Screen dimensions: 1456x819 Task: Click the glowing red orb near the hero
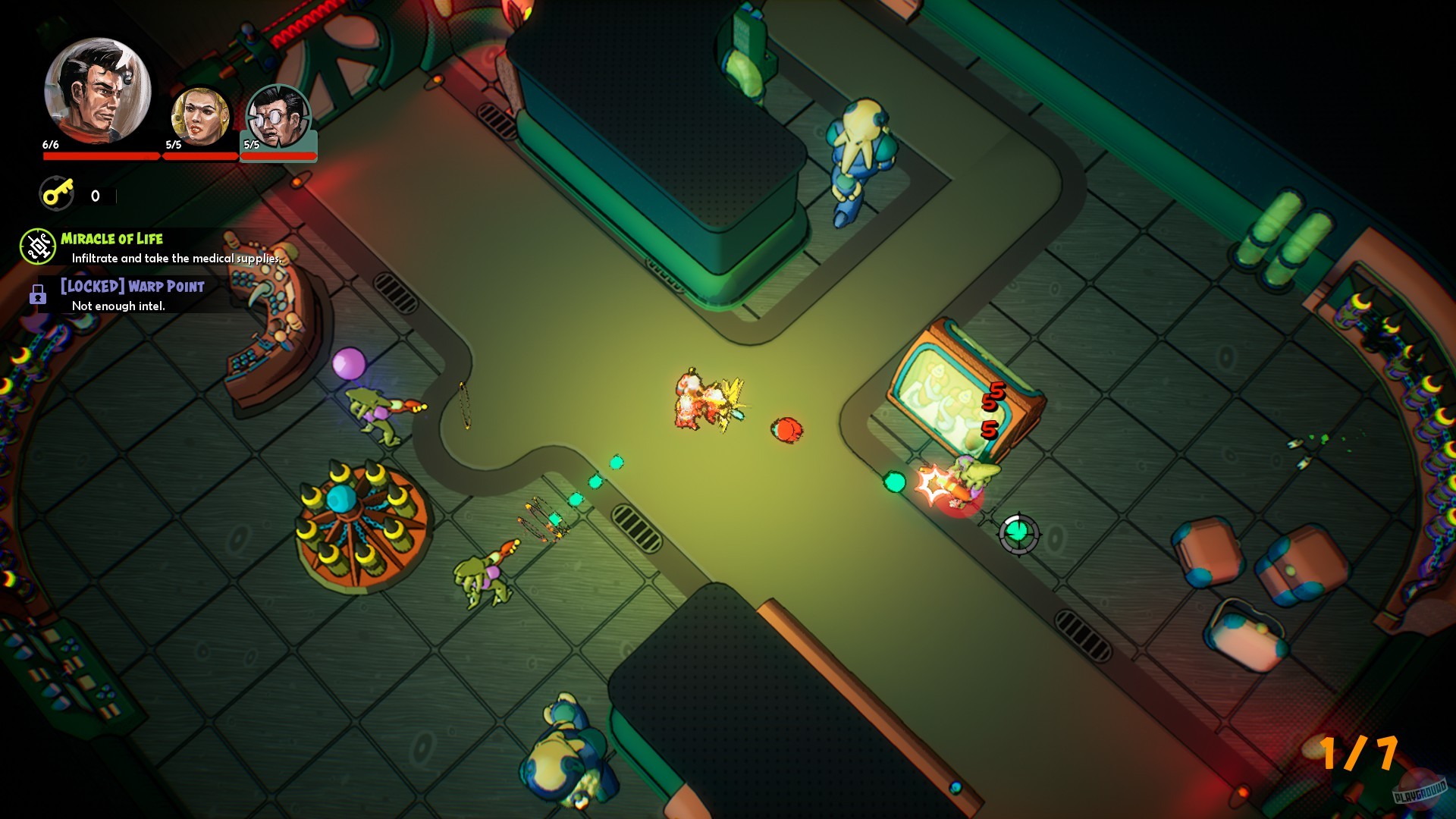[x=786, y=430]
